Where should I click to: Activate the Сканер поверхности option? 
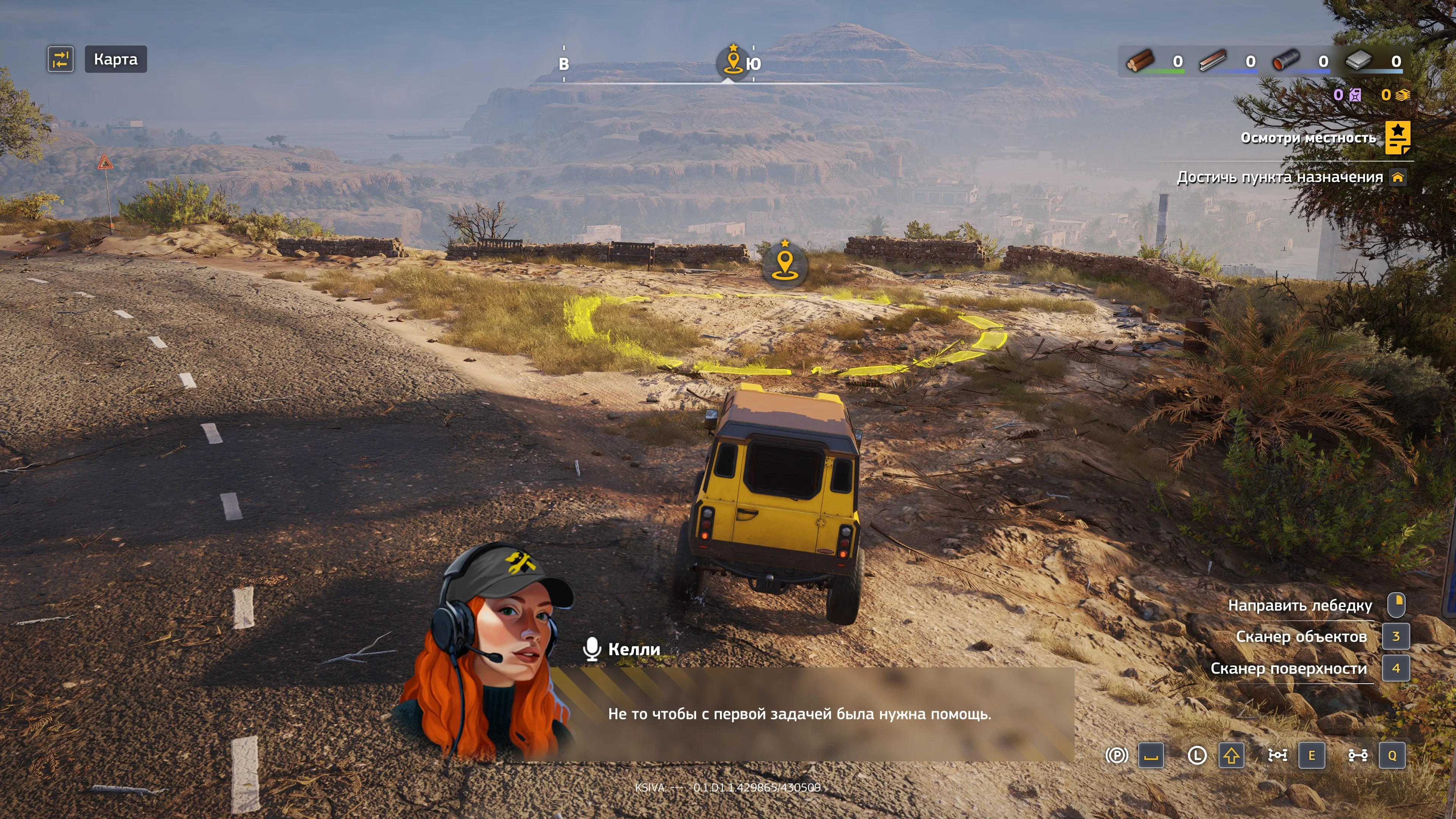point(1288,668)
